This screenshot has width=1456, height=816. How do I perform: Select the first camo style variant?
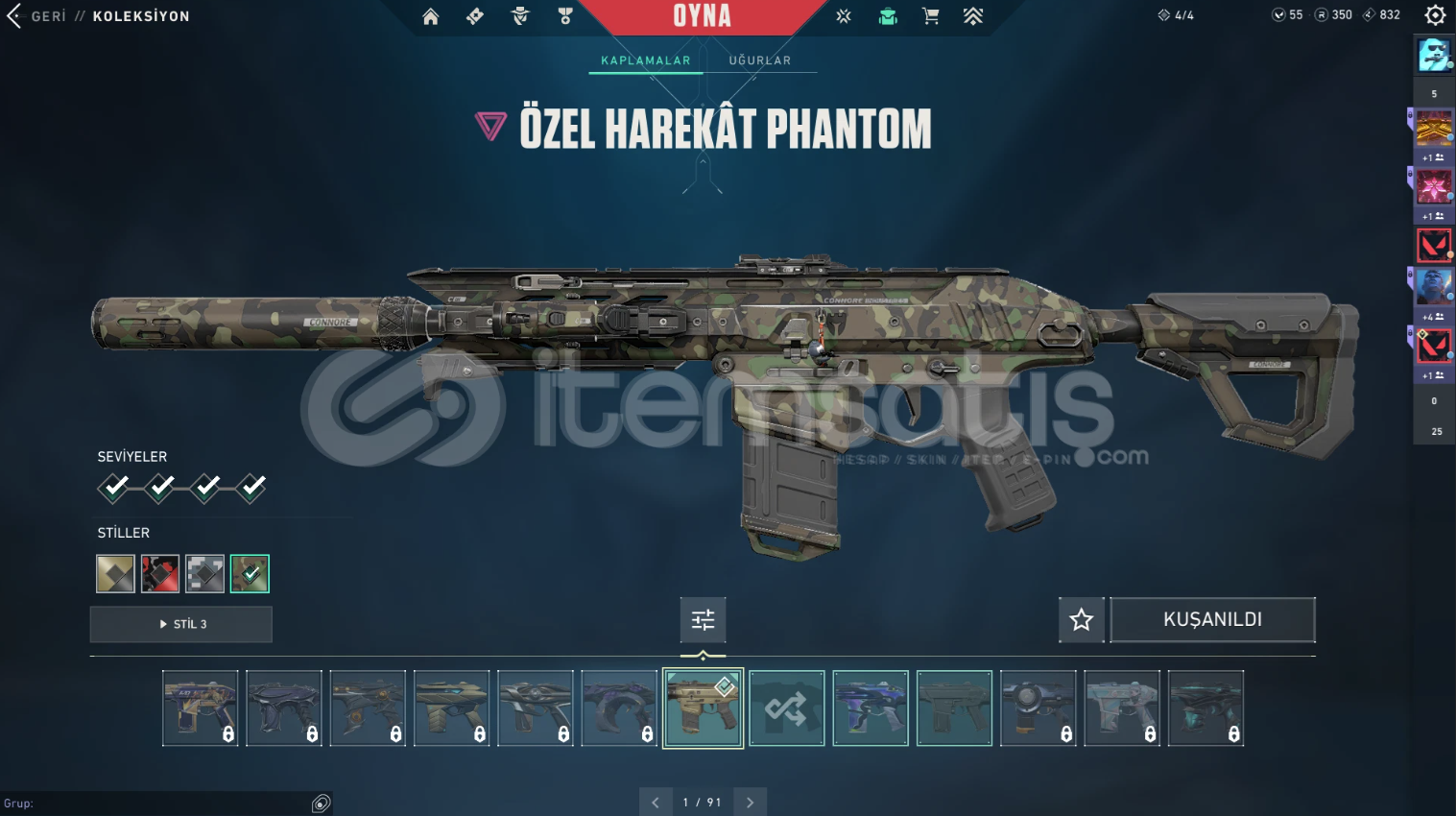[x=114, y=573]
